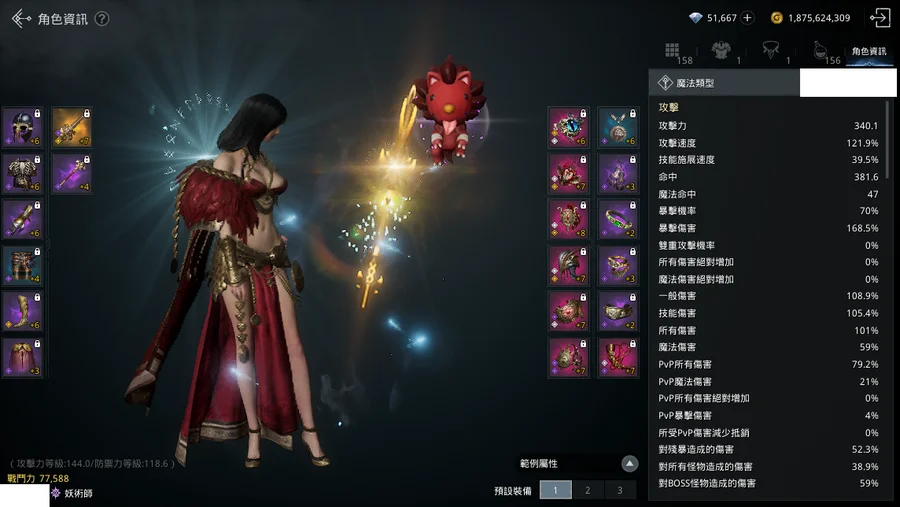
Task: Add diamonds with the plus button
Action: 748,18
